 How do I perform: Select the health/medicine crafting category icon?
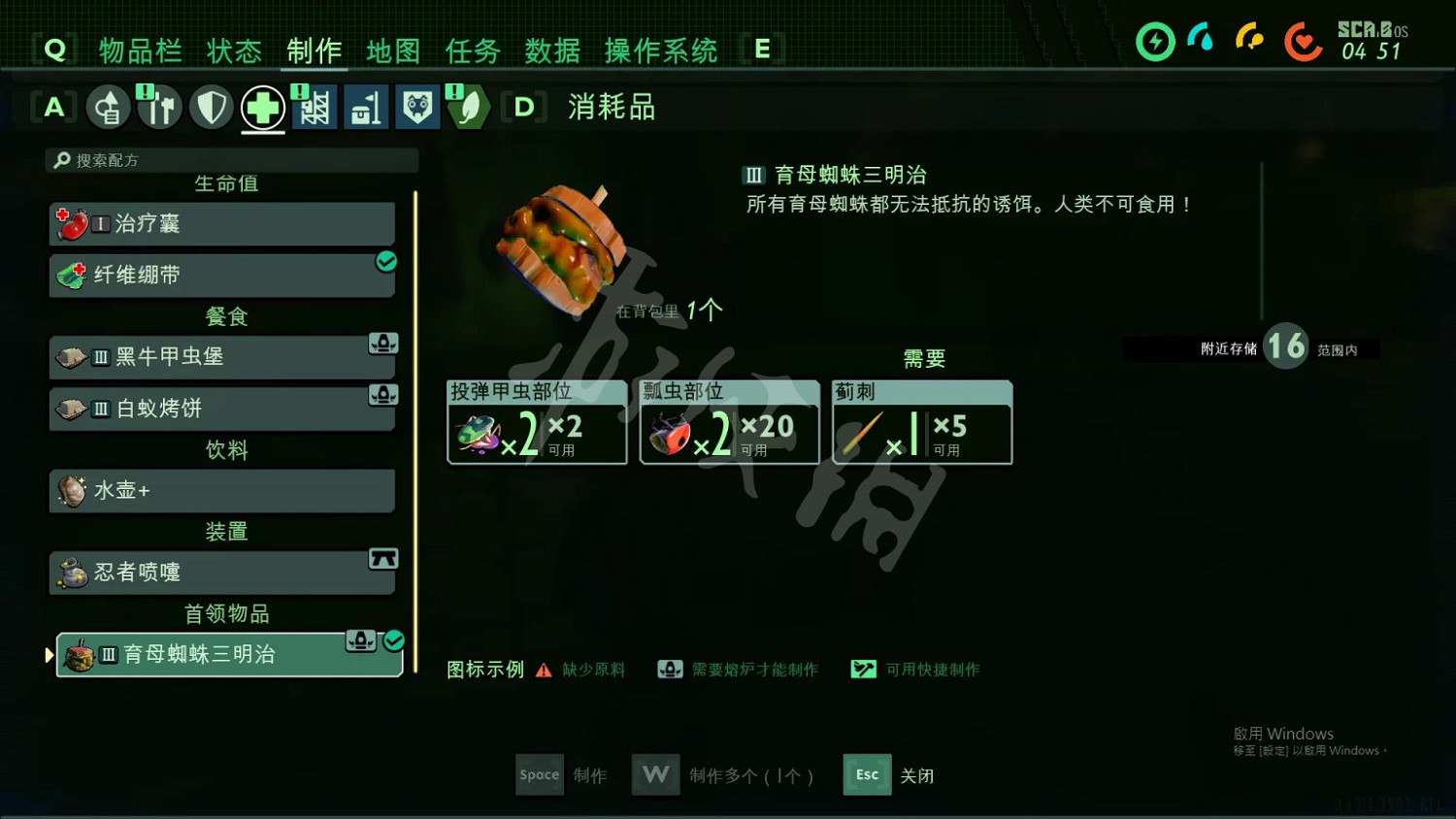[x=262, y=107]
